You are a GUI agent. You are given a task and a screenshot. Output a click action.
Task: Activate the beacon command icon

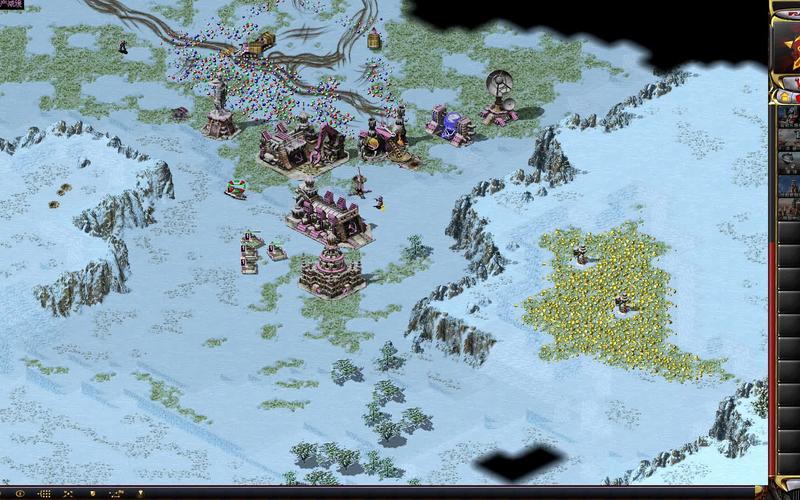pyautogui.click(x=140, y=494)
